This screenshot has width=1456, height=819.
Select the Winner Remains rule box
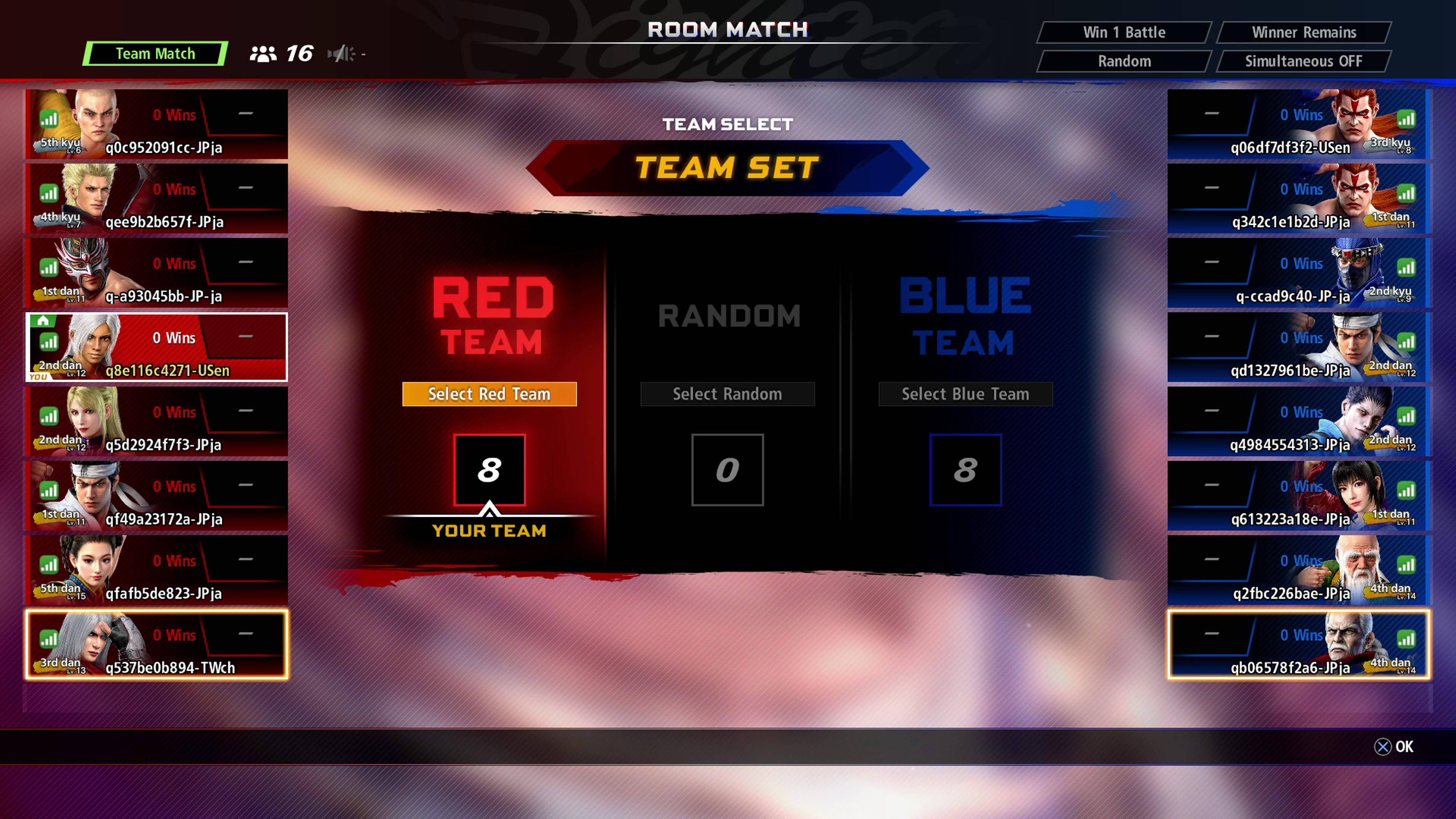pos(1304,32)
